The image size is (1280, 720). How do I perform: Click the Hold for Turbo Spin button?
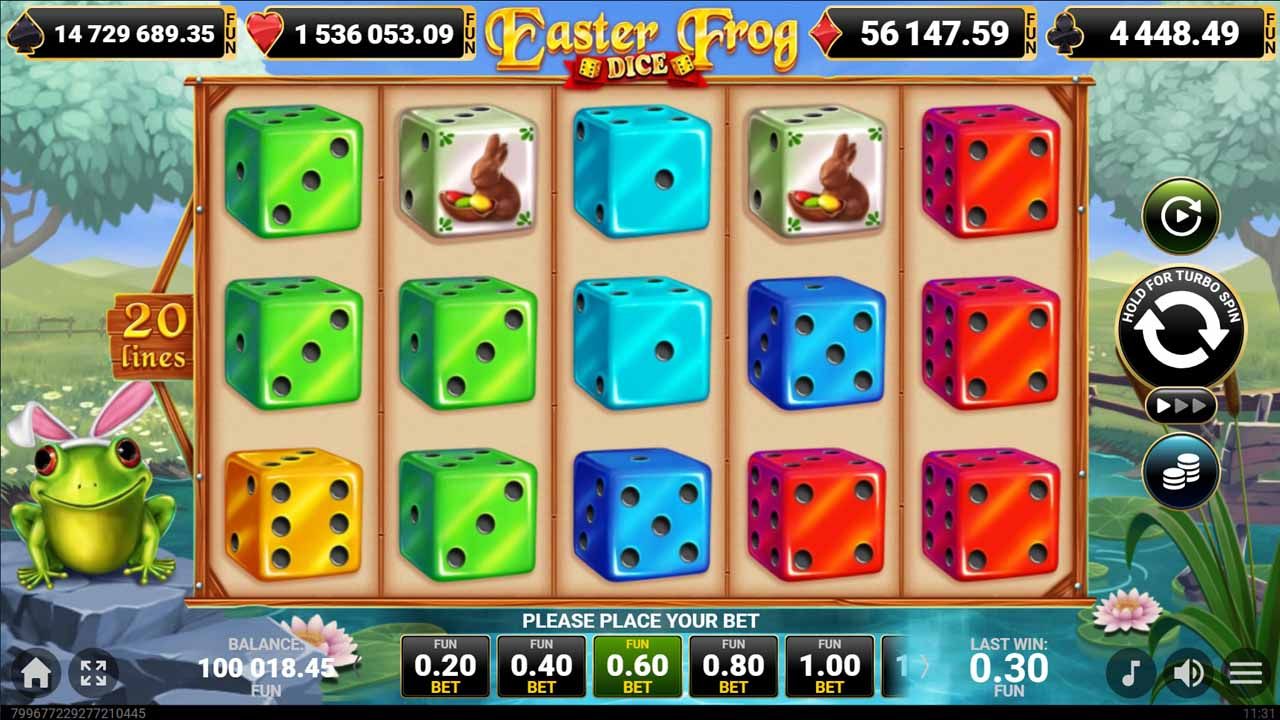[1178, 330]
